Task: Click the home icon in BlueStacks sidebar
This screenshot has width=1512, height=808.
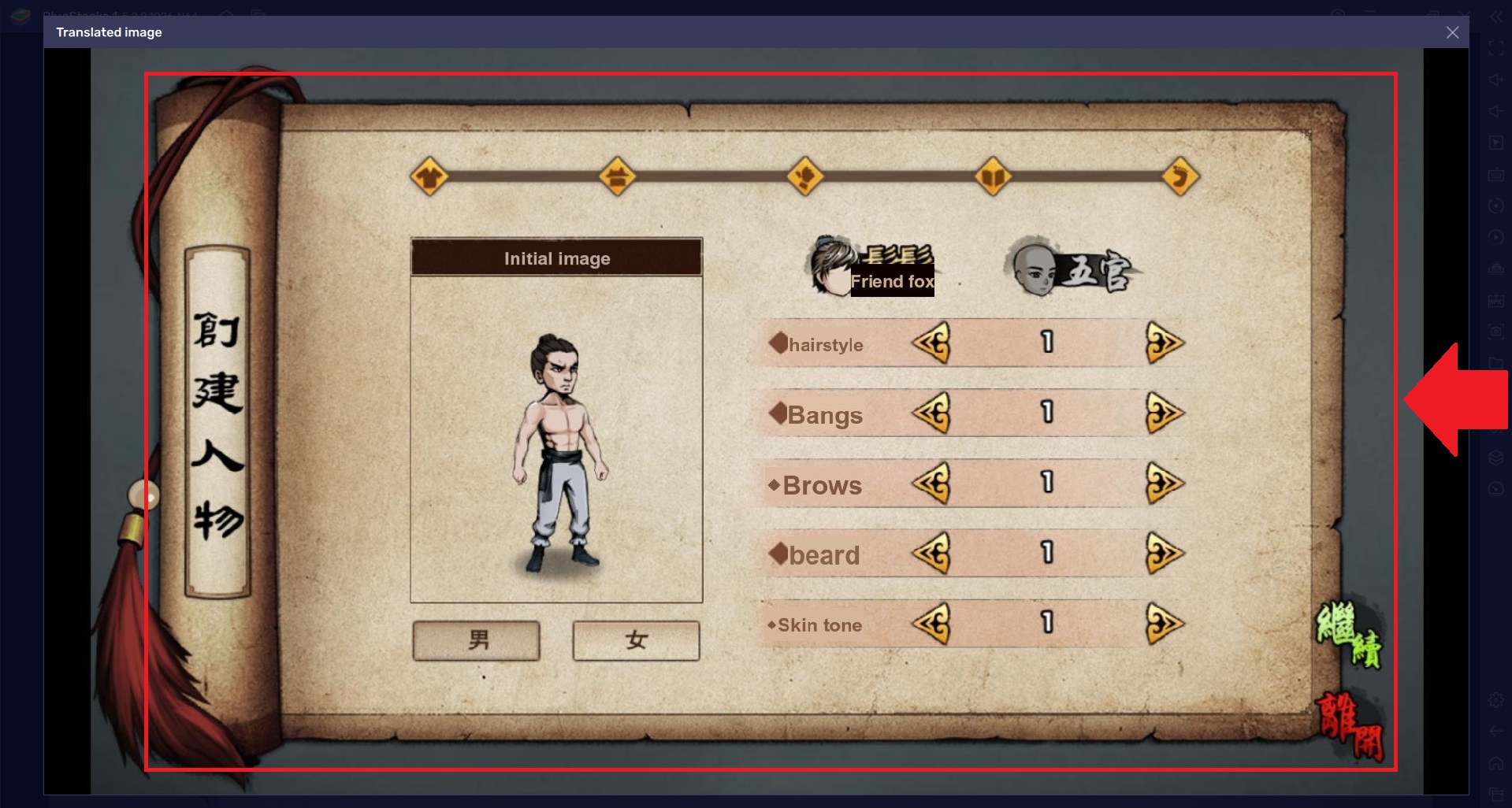Action: pos(1495,762)
